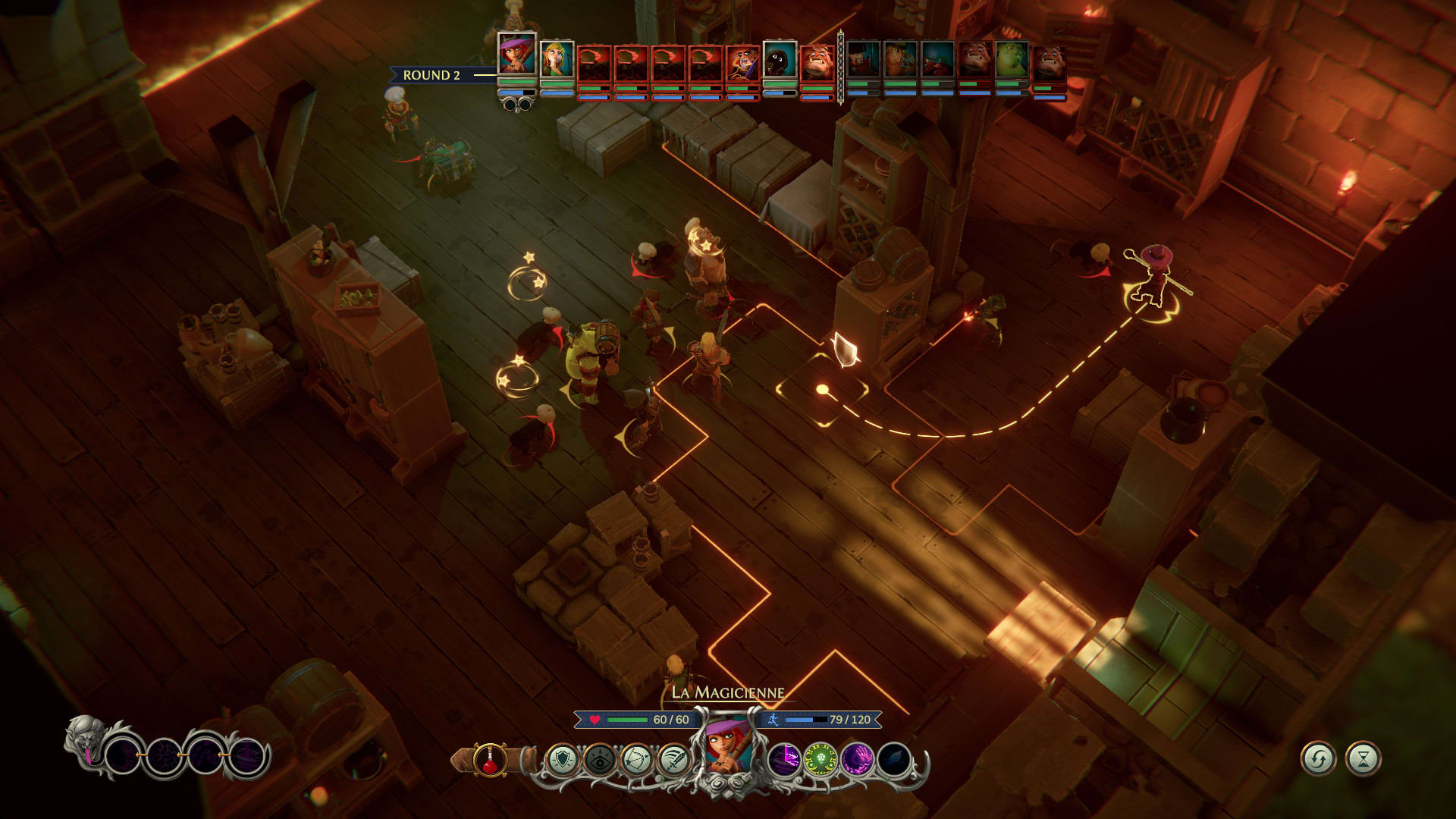Activate the shield defense stance
Screen dimensions: 1456x819
tap(563, 759)
